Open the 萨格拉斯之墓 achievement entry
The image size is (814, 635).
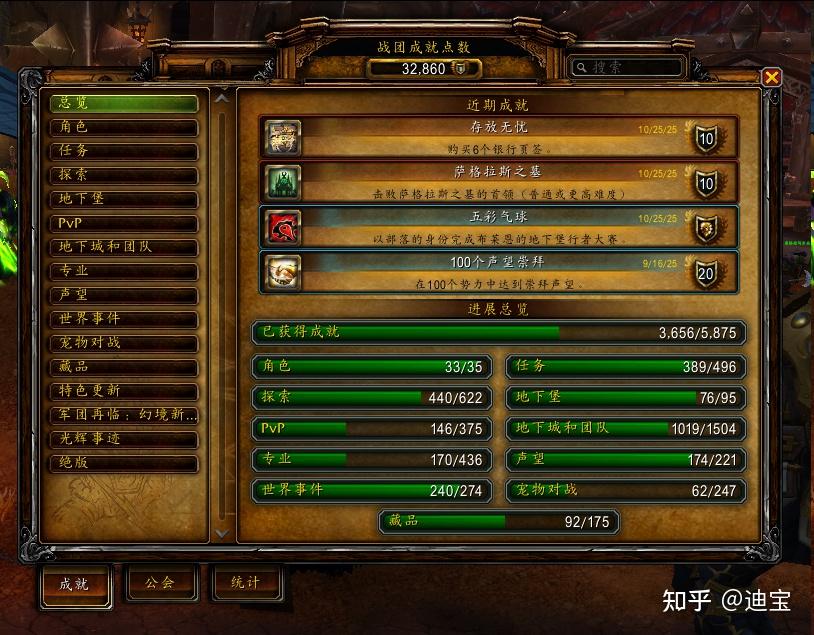[499, 182]
